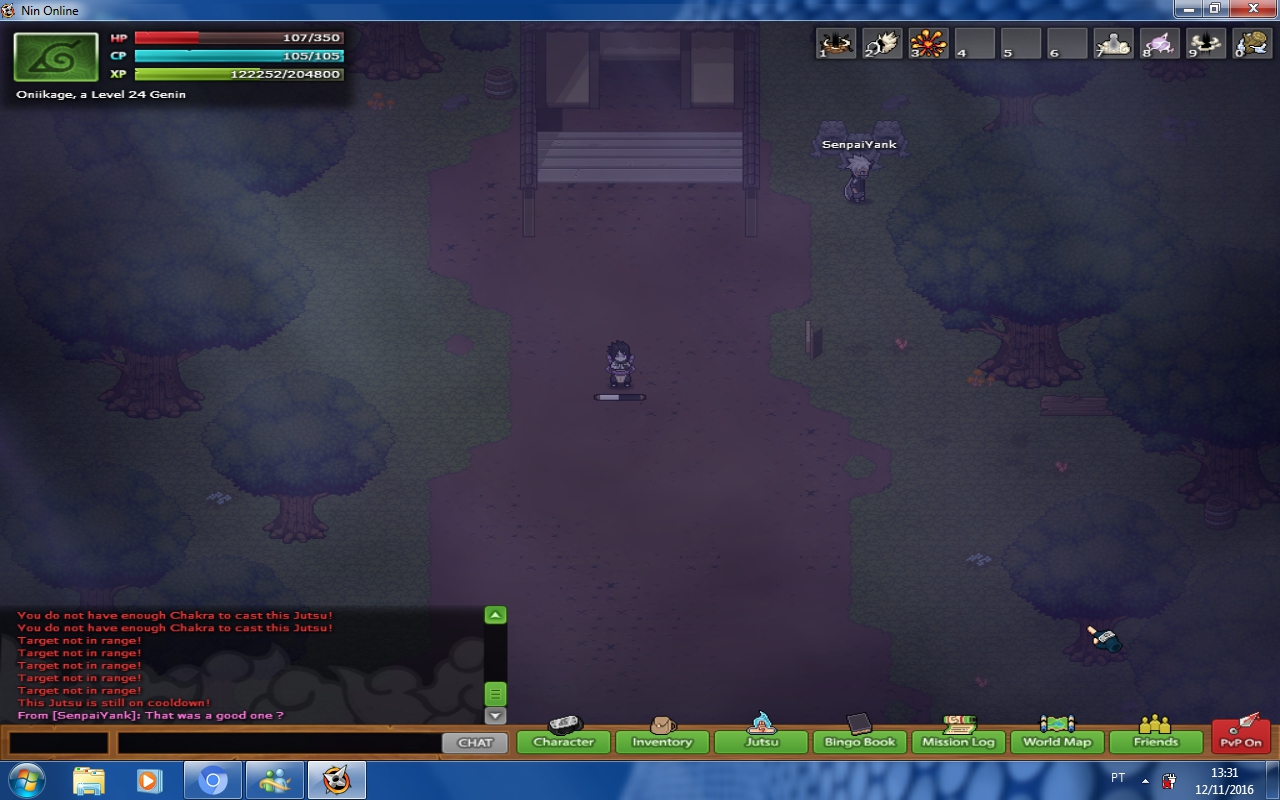Open the Bingo Book
Viewport: 1280px width, 800px height.
(x=859, y=742)
